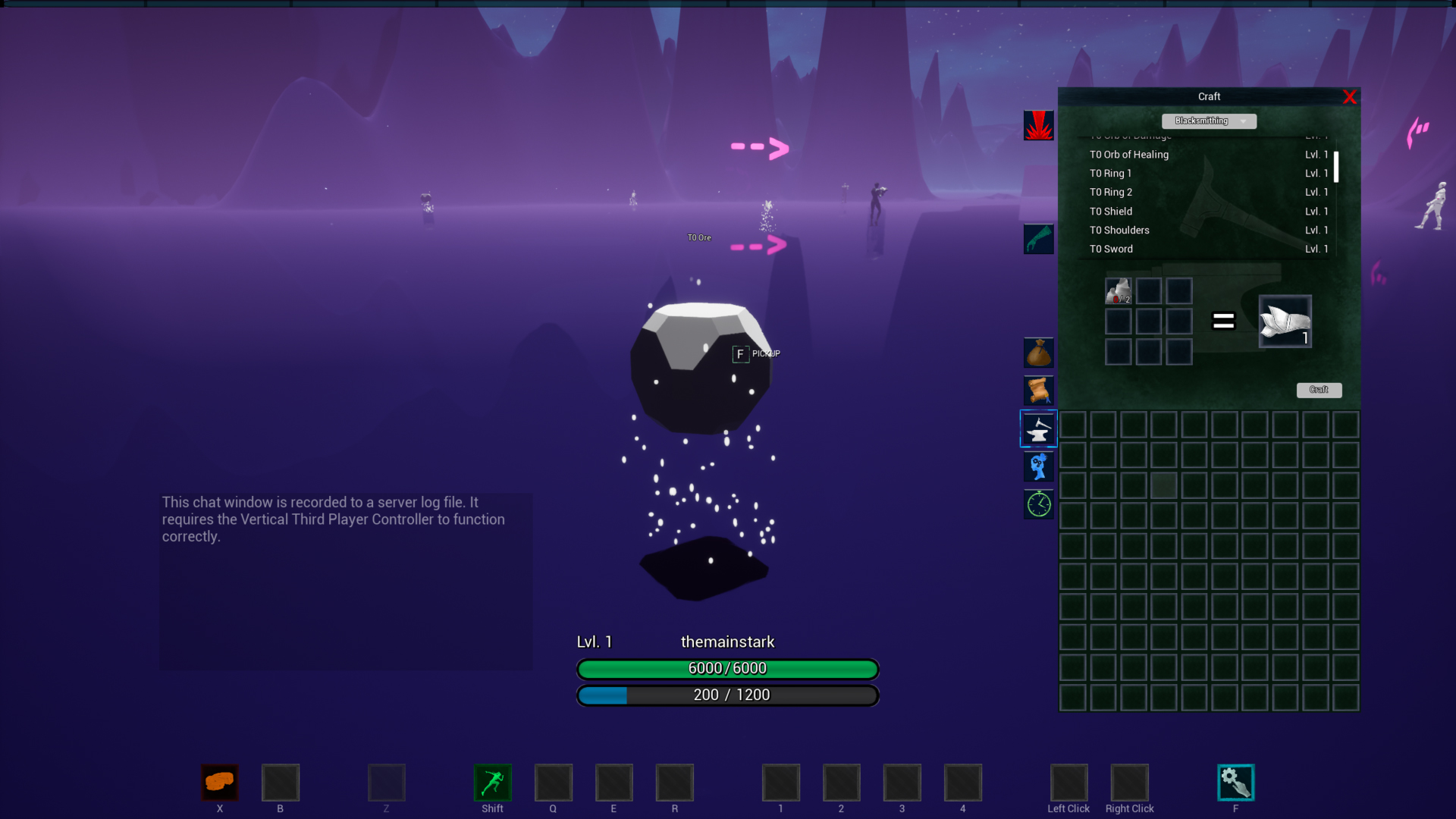The height and width of the screenshot is (819, 1456).
Task: Open the quest scroll icon
Action: pyautogui.click(x=1038, y=391)
